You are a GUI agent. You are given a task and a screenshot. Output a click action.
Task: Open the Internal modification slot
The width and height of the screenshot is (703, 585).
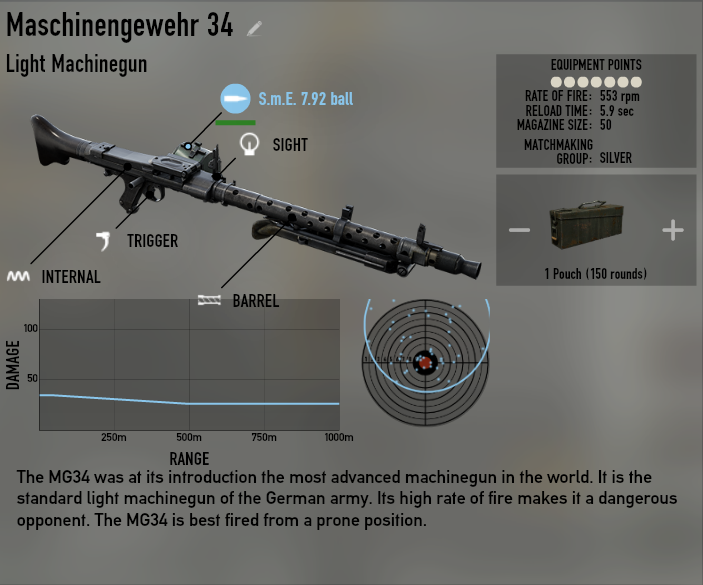click(x=18, y=276)
